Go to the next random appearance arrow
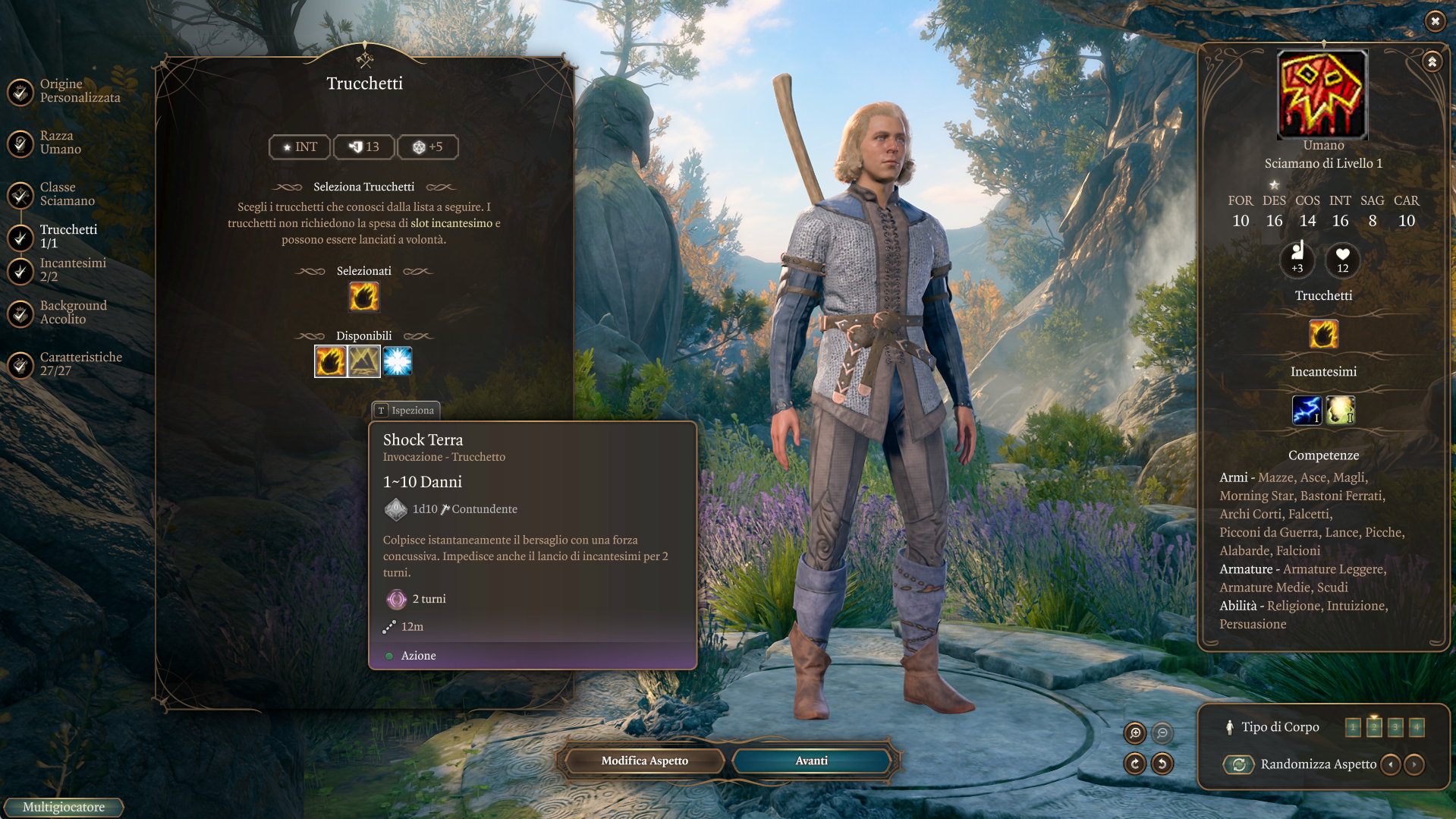The height and width of the screenshot is (819, 1456). point(1414,764)
